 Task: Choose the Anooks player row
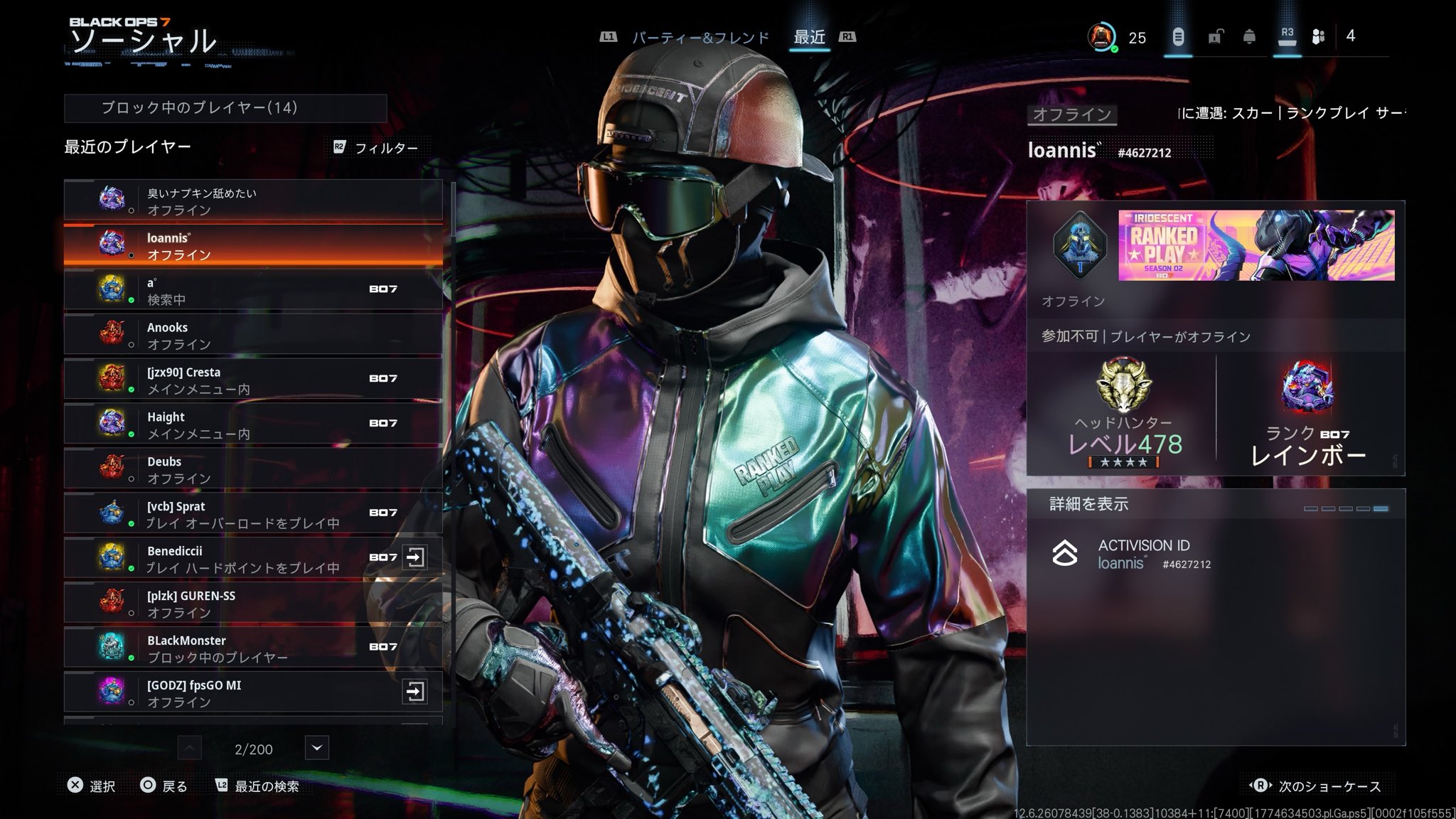tap(253, 336)
